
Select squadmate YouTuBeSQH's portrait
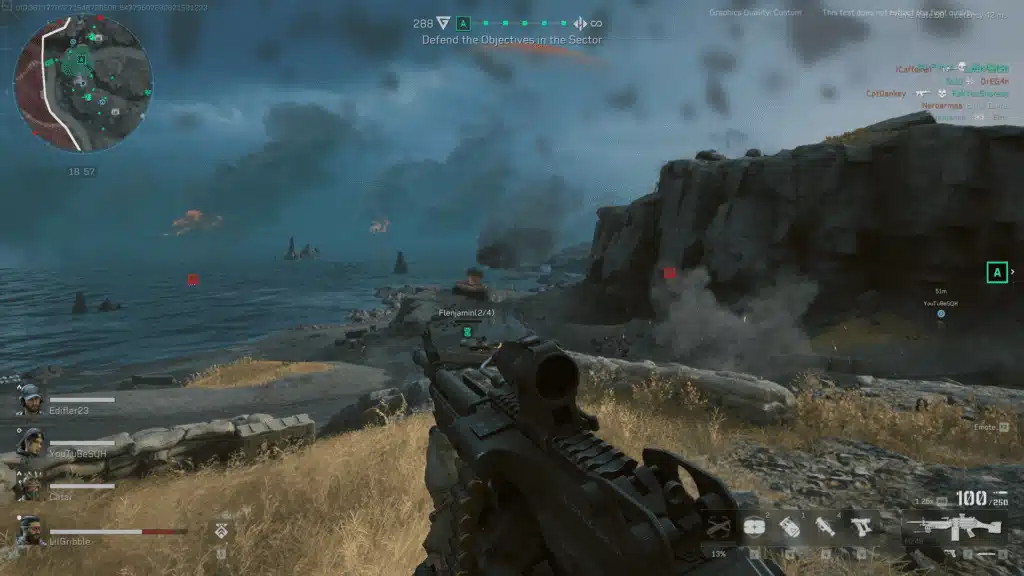(30, 442)
